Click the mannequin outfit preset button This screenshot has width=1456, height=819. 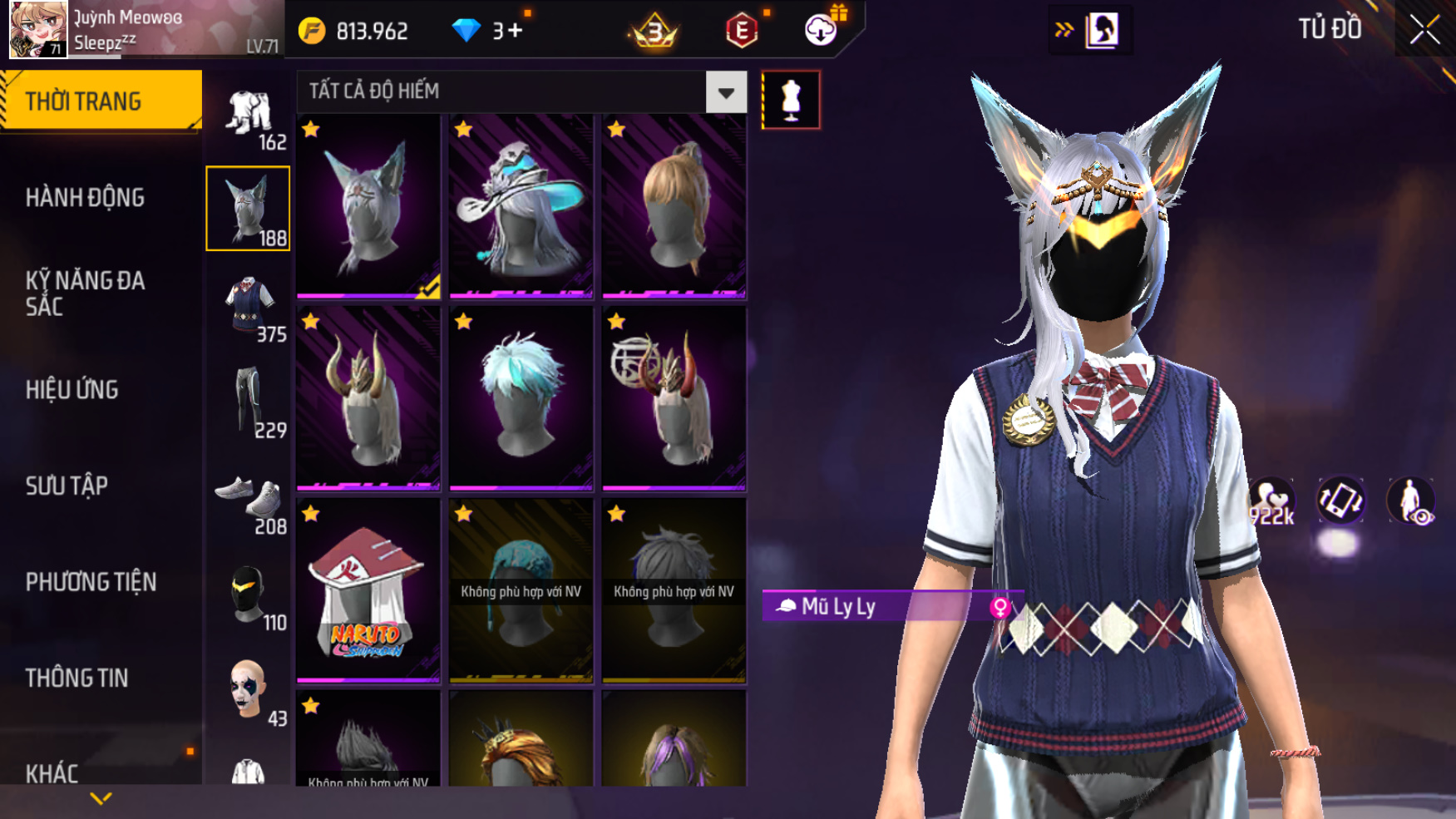791,100
